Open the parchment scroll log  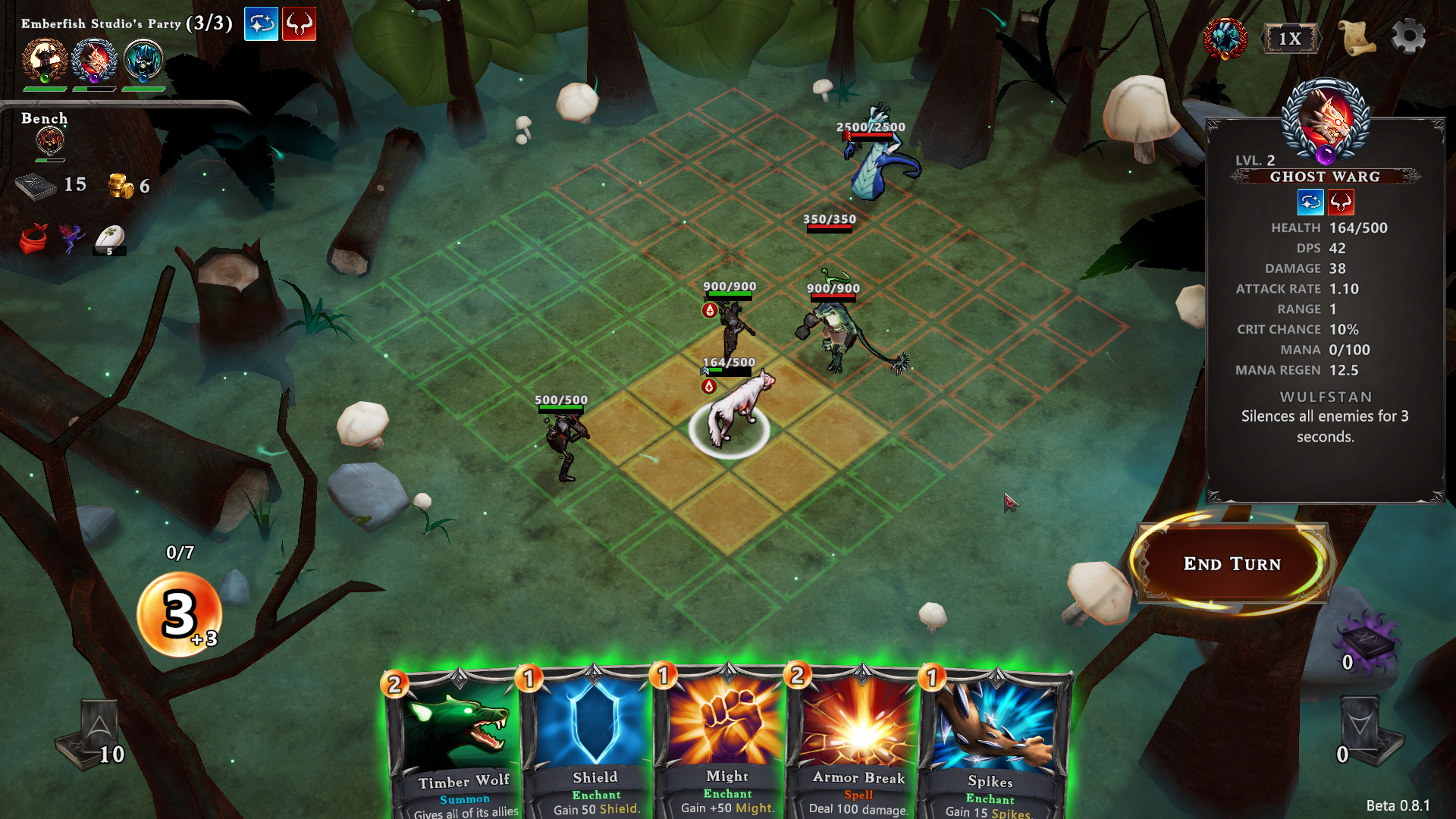tap(1358, 37)
